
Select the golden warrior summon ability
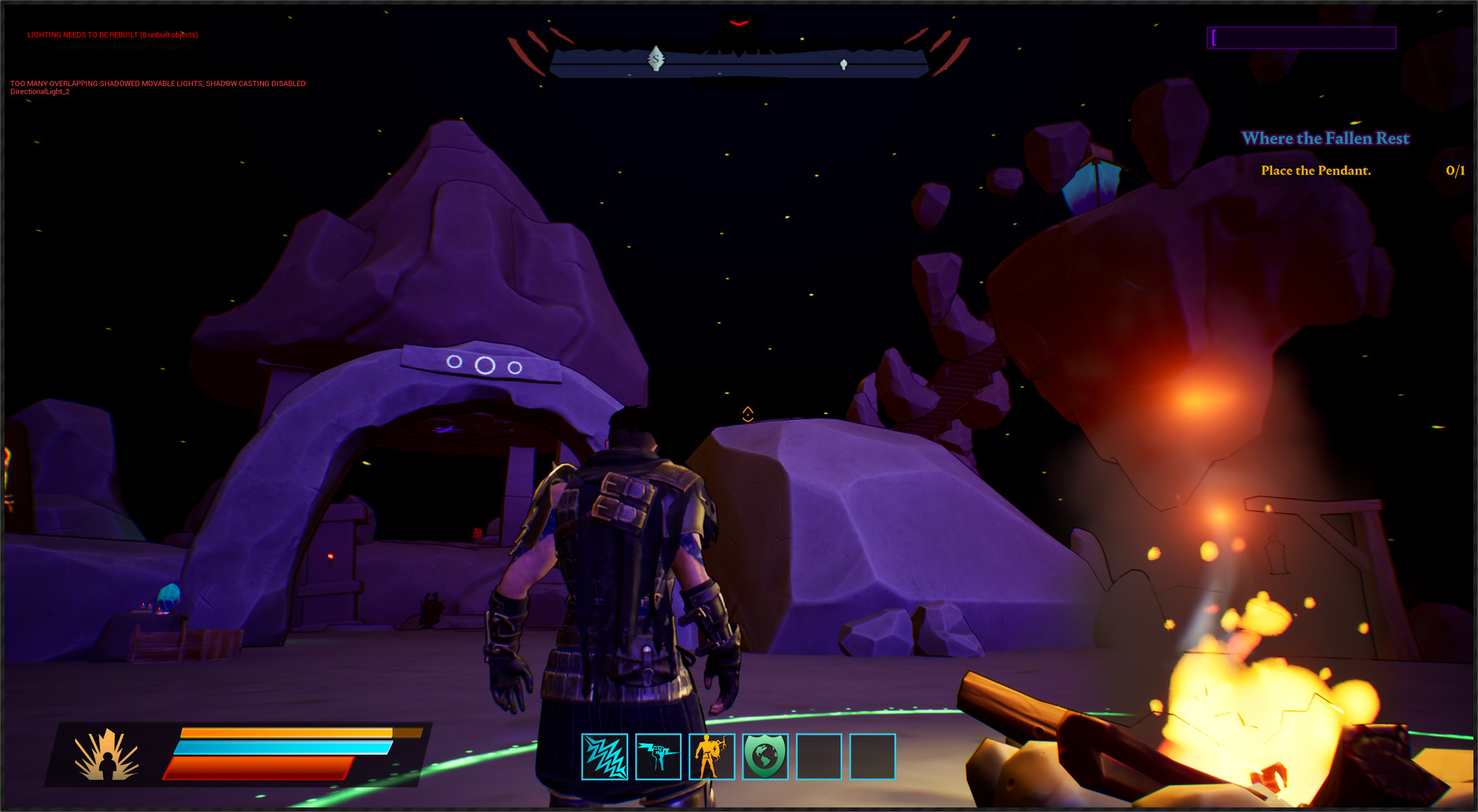click(712, 757)
